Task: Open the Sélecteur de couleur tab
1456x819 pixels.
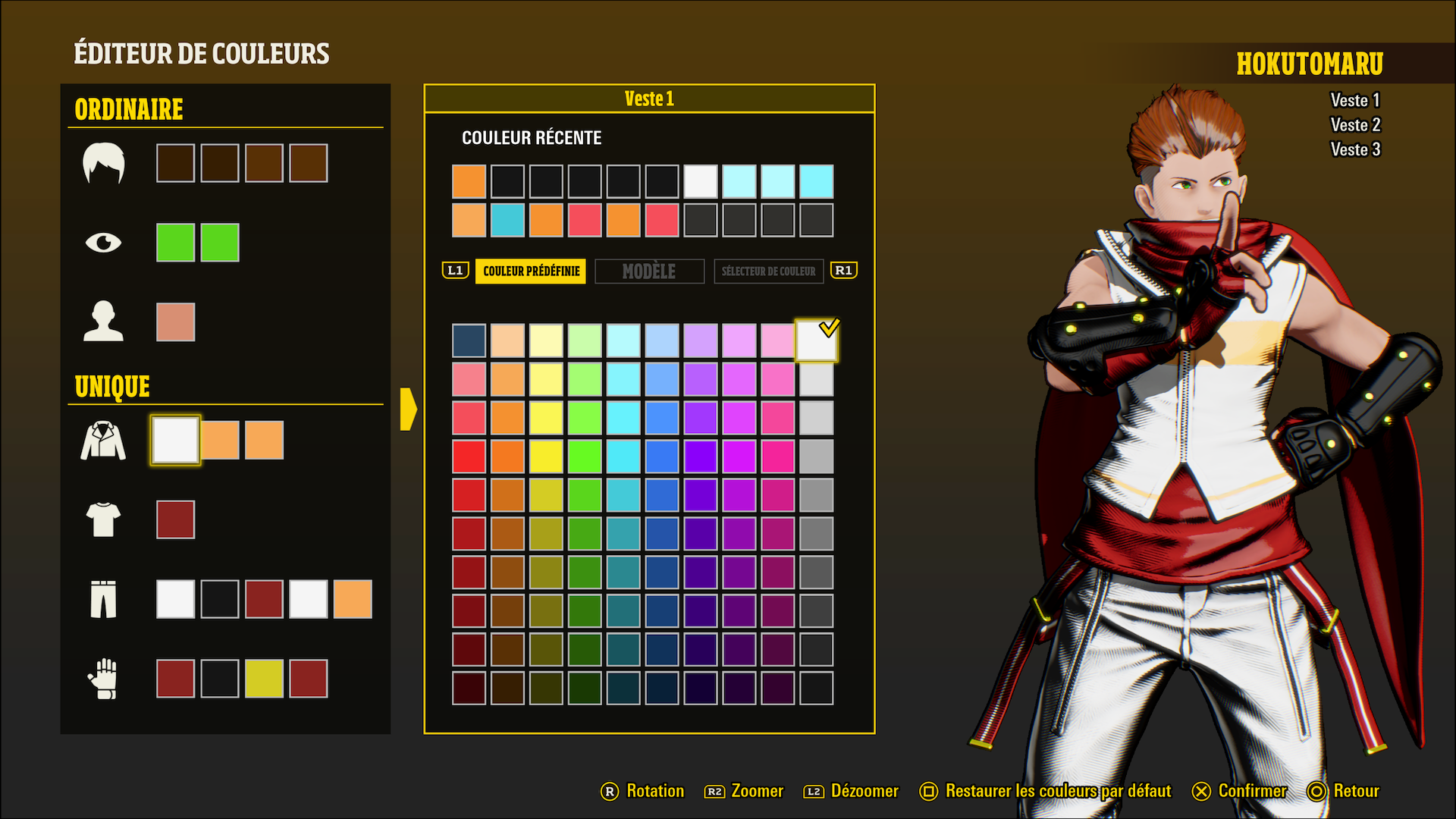Action: pos(768,271)
